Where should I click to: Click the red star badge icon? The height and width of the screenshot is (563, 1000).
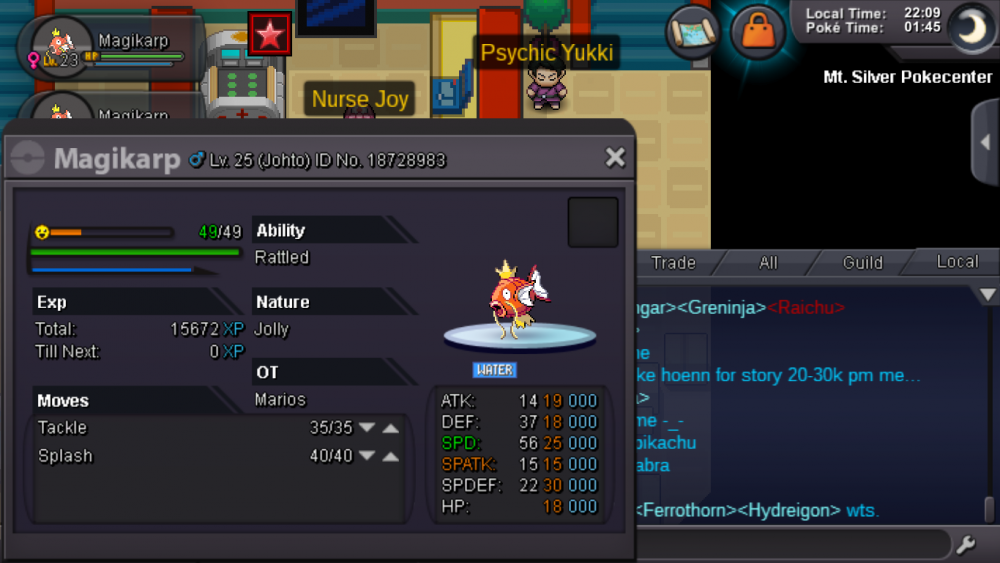tap(270, 35)
